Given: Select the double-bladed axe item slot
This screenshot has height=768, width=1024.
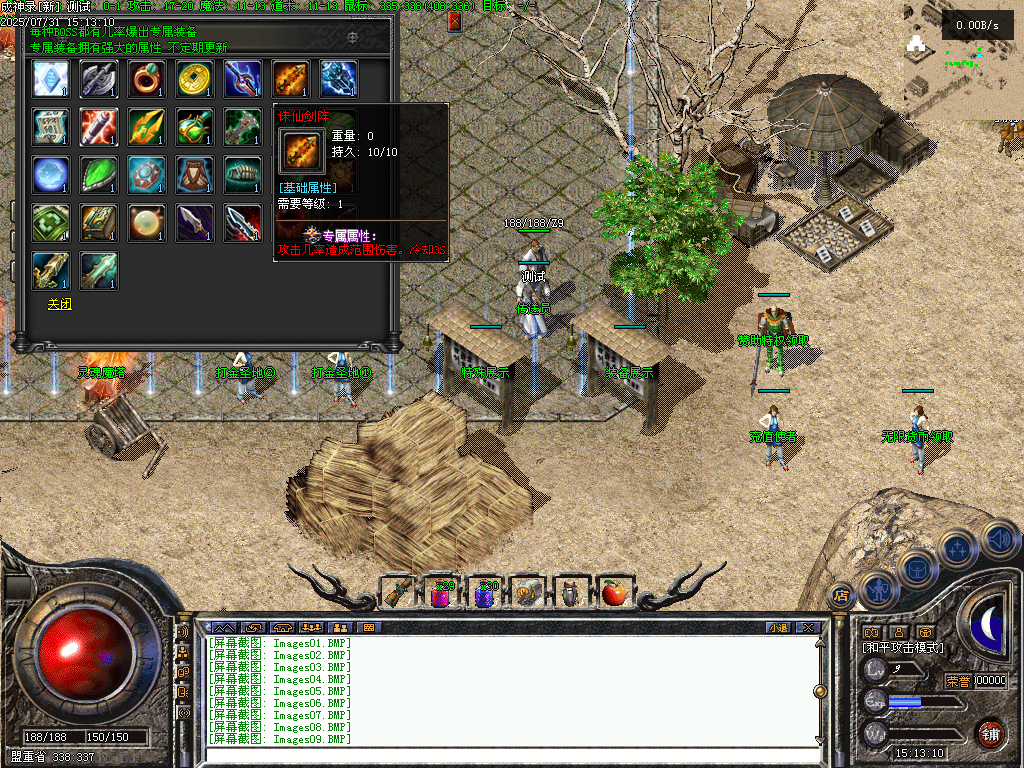Looking at the screenshot, I should point(99,79).
